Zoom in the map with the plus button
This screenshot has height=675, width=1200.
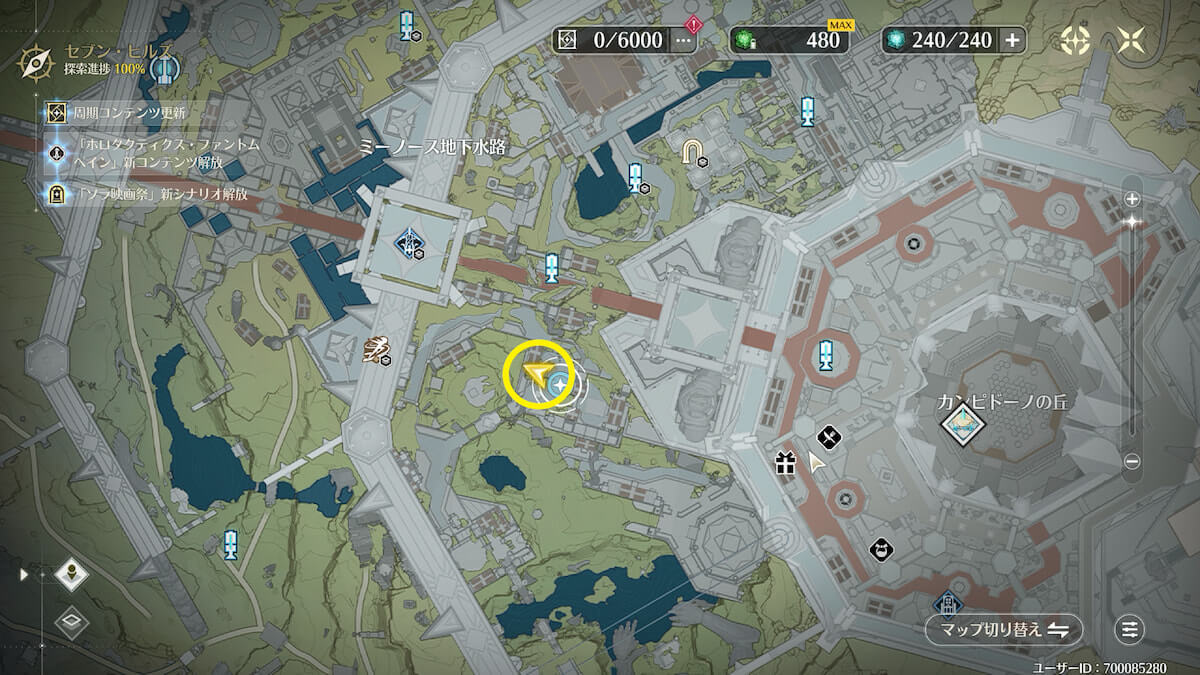pos(1132,198)
